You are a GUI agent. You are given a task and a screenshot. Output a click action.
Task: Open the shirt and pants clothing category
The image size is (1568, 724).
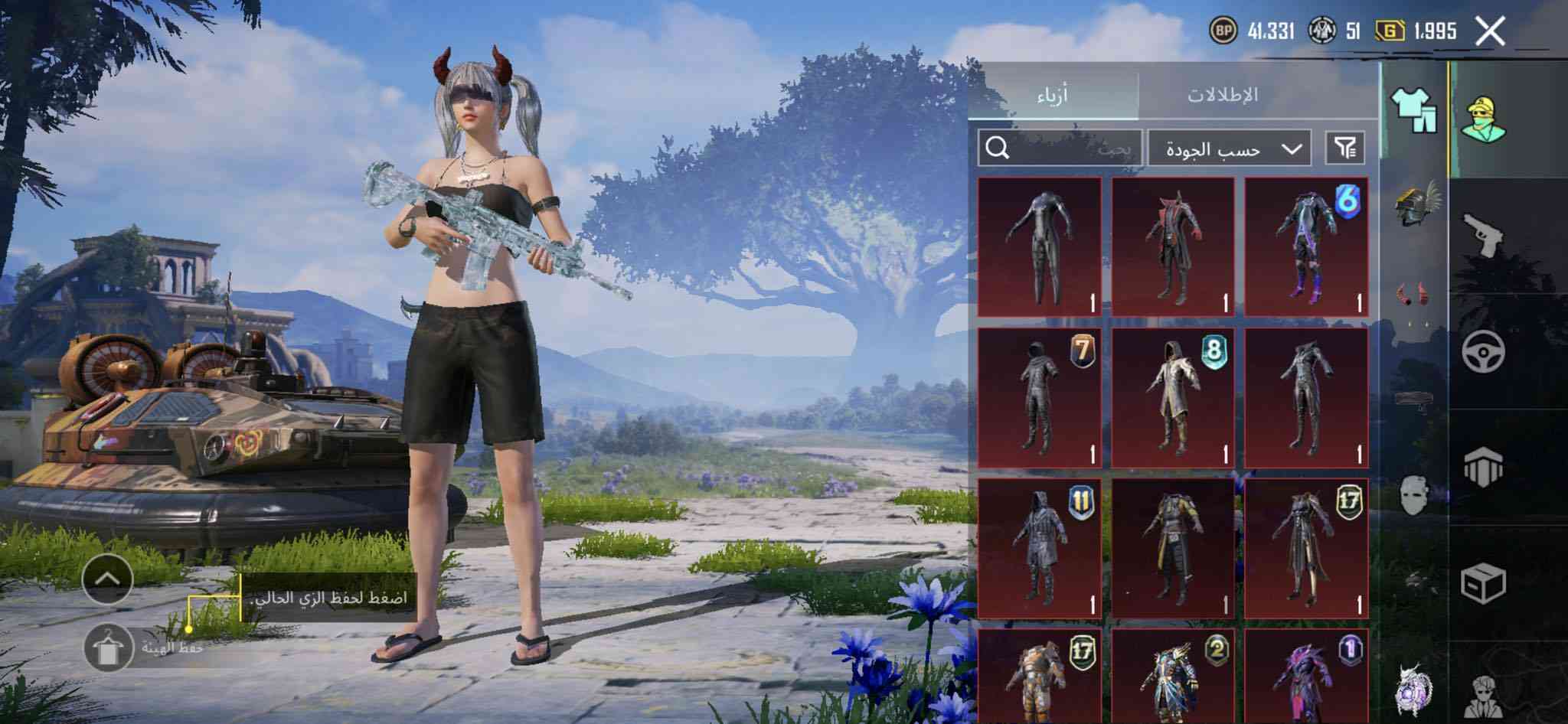(1414, 113)
